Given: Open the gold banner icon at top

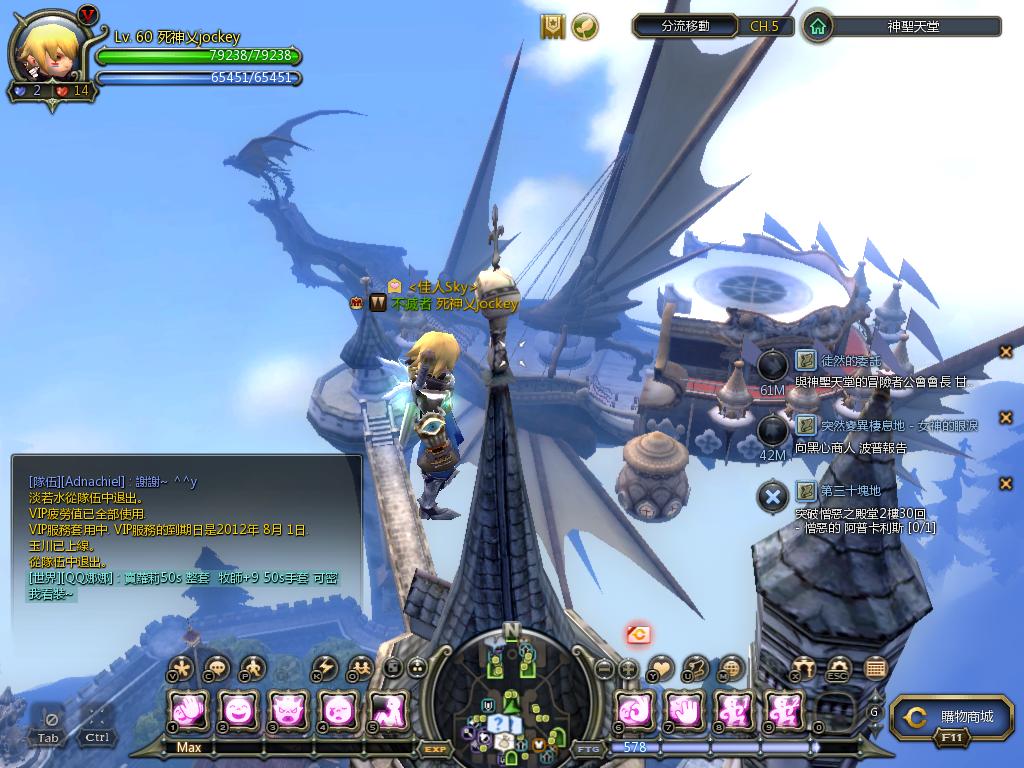Looking at the screenshot, I should click(x=553, y=27).
